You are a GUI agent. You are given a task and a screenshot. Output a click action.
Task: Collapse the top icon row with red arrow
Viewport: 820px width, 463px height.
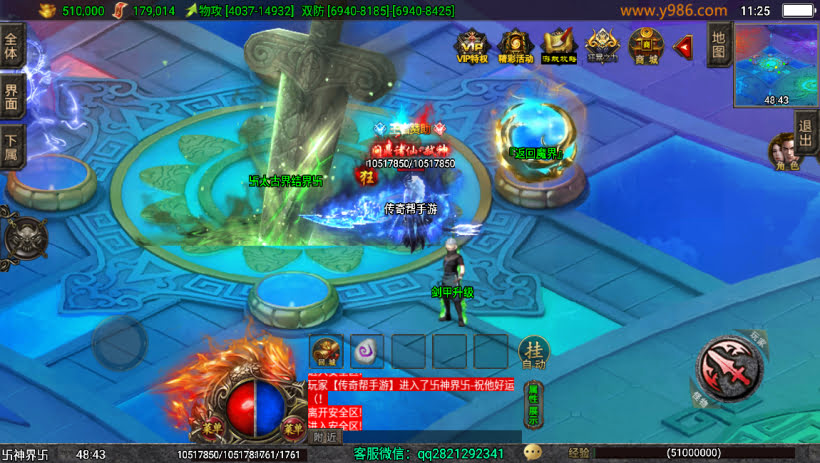pyautogui.click(x=684, y=46)
